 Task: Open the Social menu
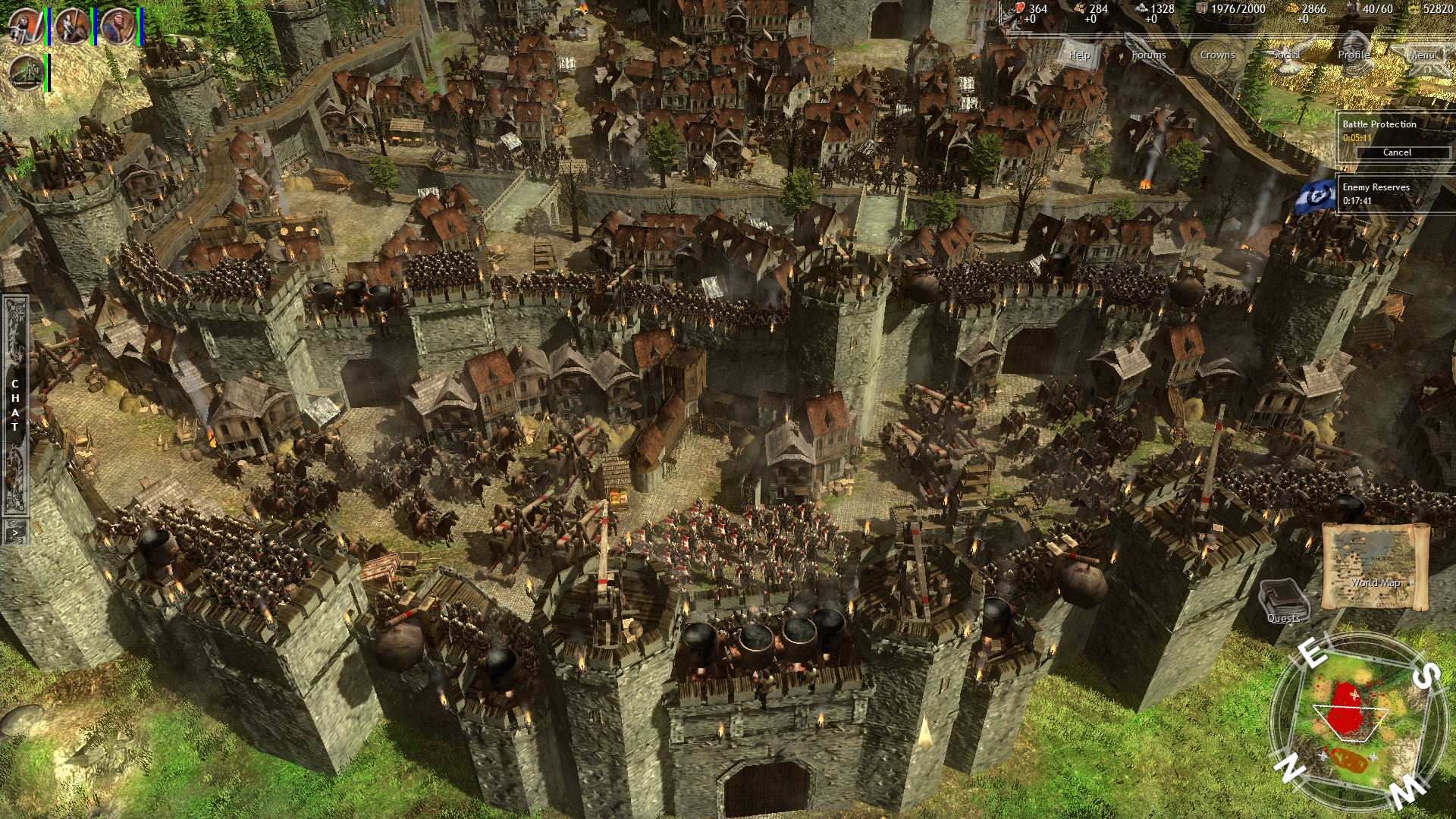1288,55
